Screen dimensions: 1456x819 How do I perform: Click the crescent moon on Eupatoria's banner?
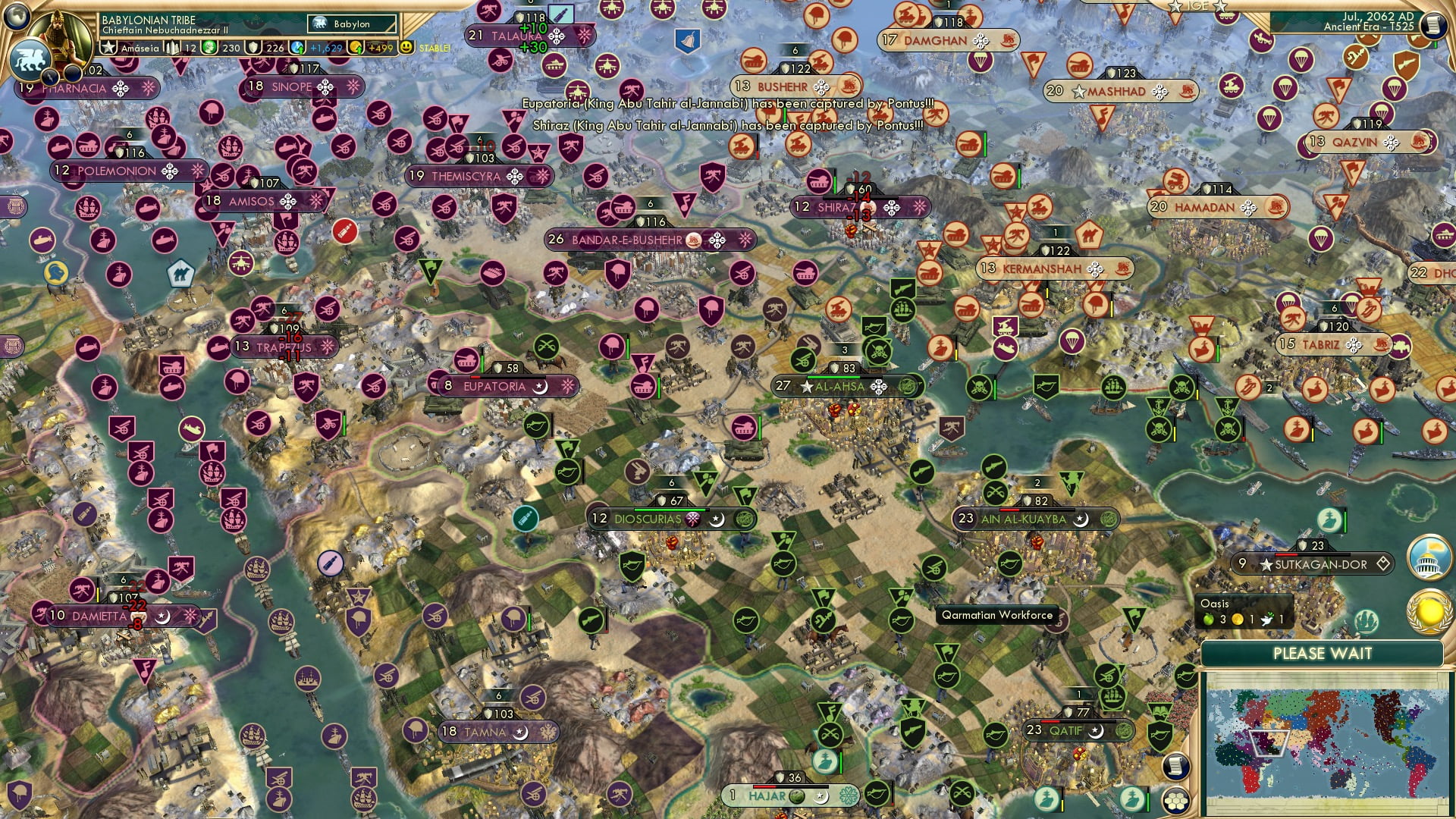coord(540,387)
